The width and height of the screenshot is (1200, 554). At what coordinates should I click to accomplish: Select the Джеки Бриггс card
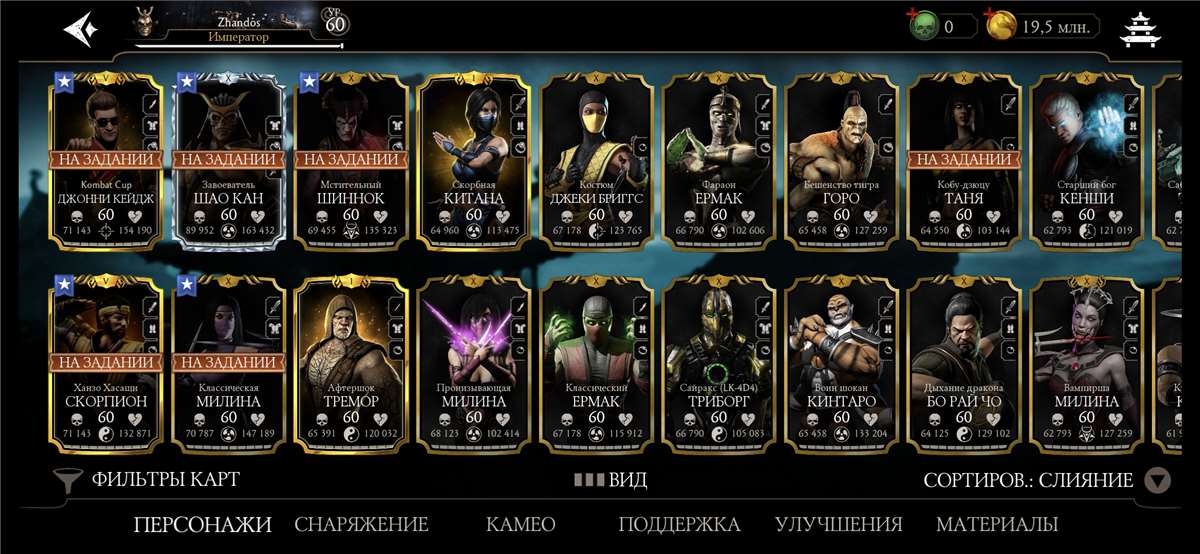click(597, 160)
